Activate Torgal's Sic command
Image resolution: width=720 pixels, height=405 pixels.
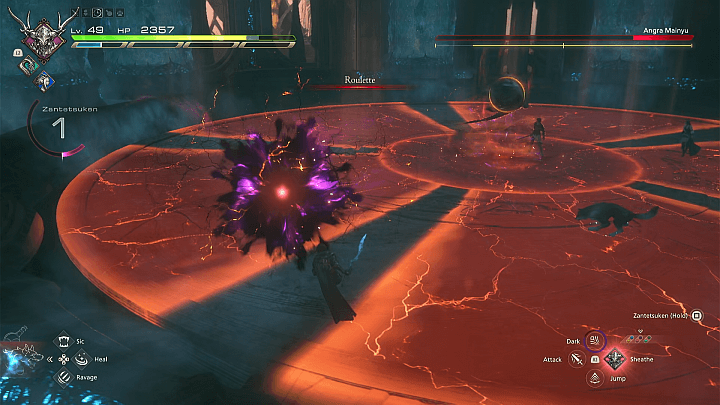(x=63, y=341)
